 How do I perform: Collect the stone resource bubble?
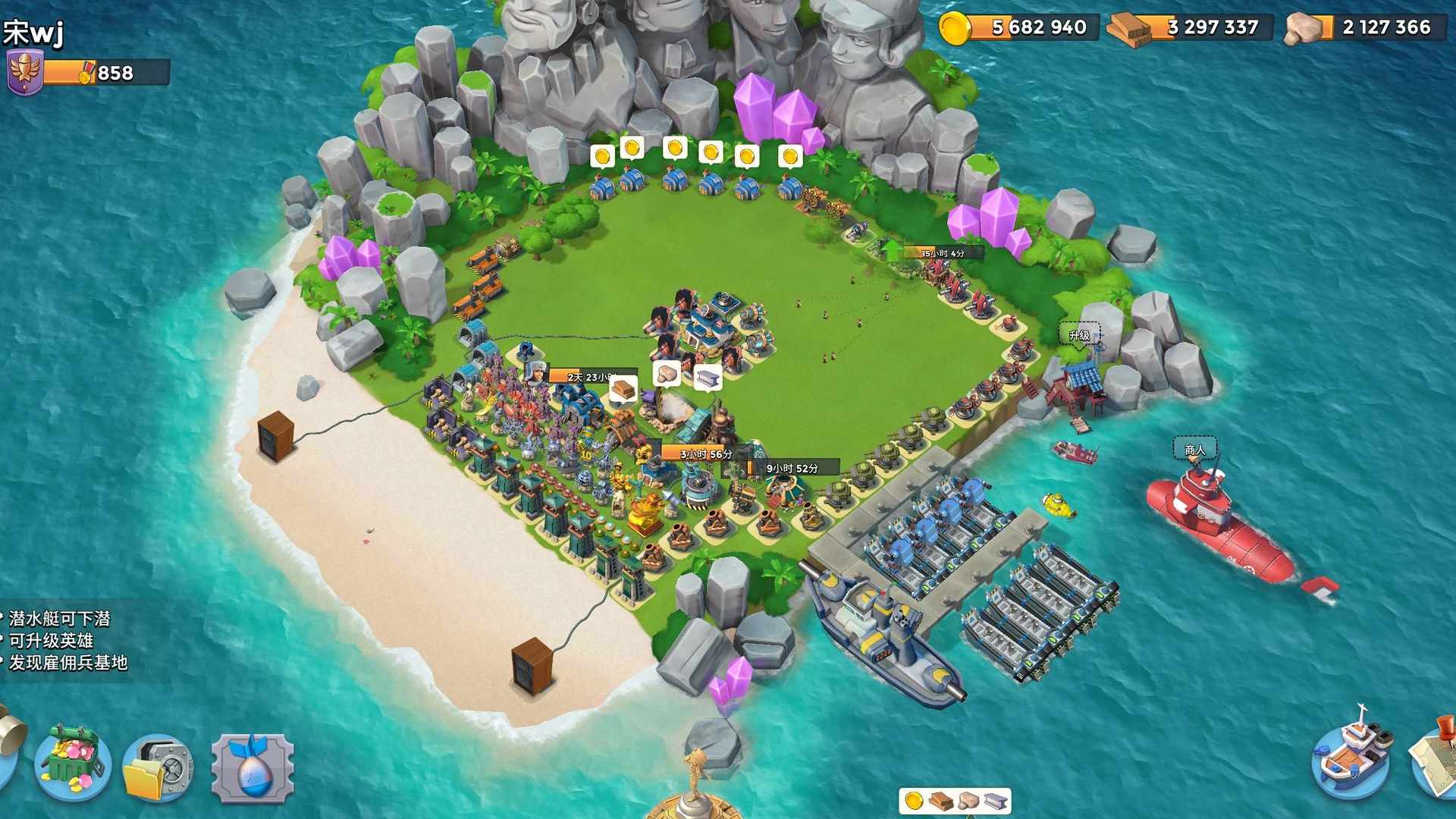[667, 374]
